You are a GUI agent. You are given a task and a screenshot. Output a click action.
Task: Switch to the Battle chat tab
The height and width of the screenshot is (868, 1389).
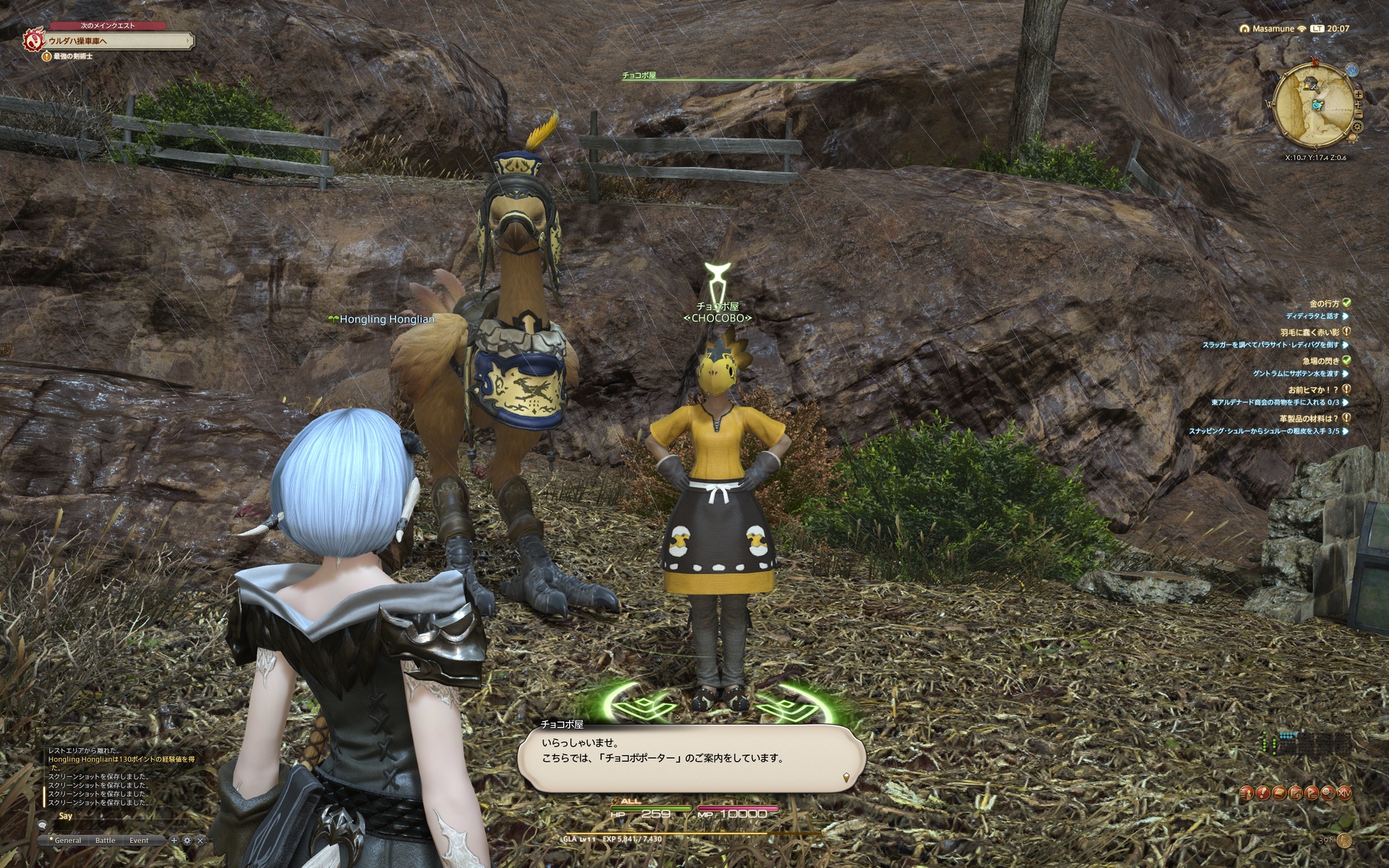click(105, 841)
